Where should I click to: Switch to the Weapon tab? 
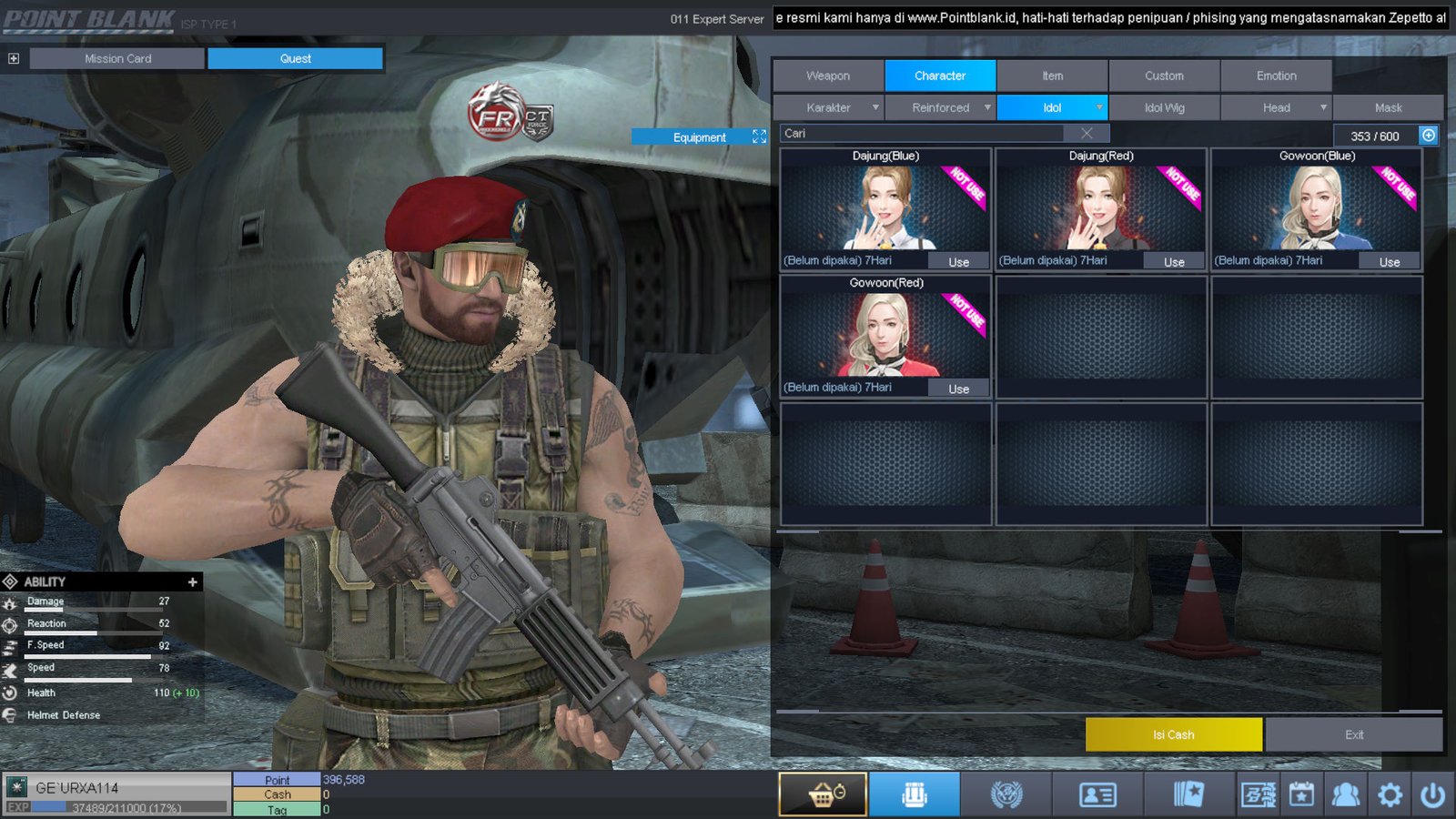(828, 76)
